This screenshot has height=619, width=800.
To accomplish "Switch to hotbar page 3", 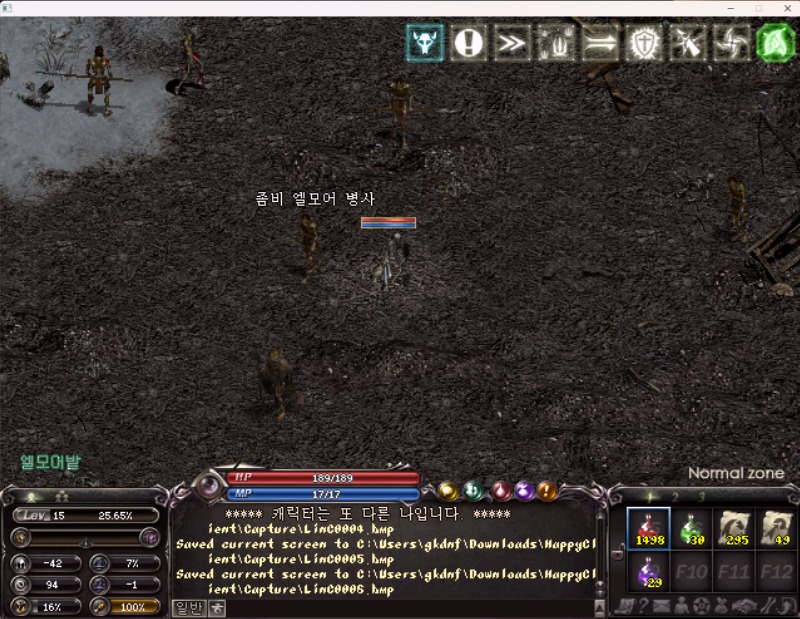I will click(x=701, y=496).
